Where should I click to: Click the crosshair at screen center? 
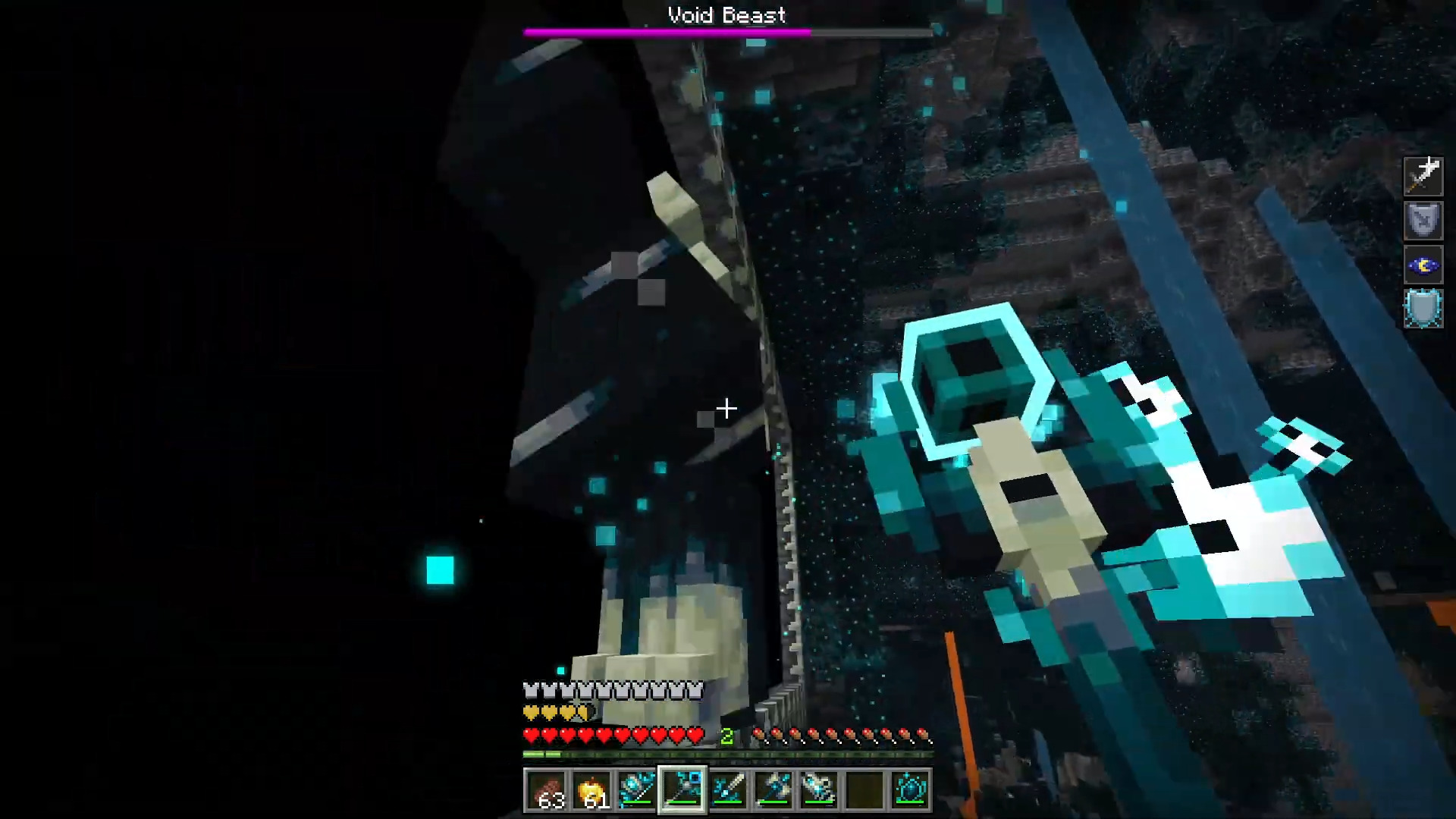click(x=726, y=409)
